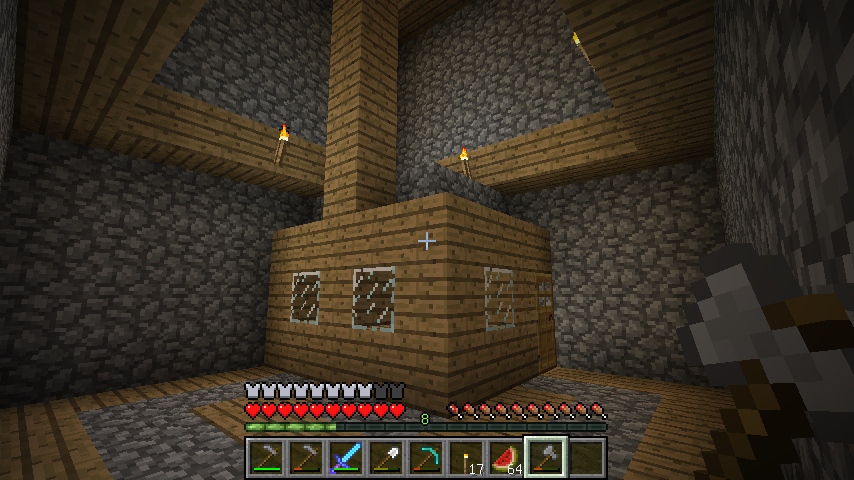This screenshot has width=854, height=480.
Task: Select the empty last hotbar slot
Action: pyautogui.click(x=585, y=457)
